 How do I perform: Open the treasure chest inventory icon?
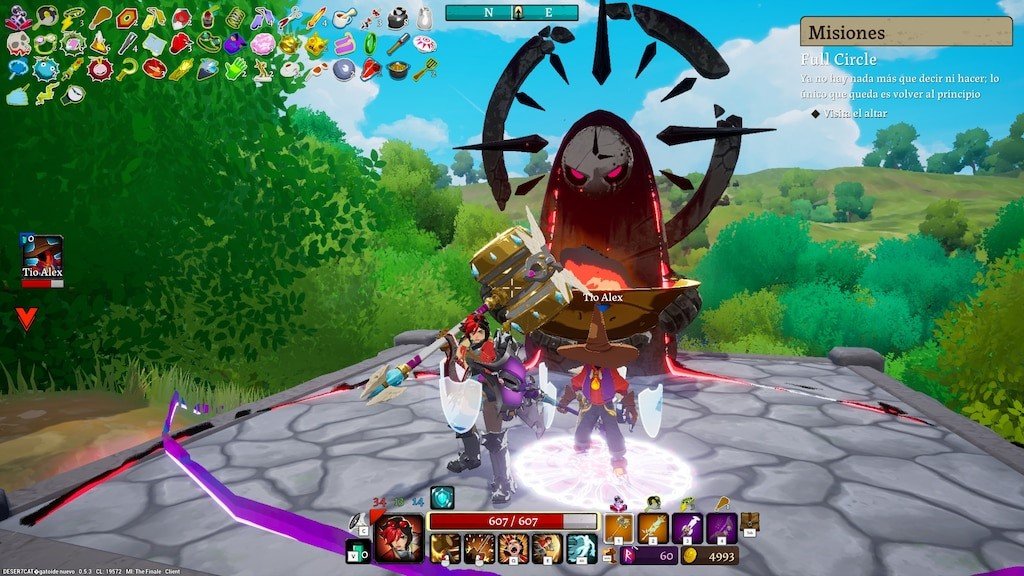coord(749,520)
